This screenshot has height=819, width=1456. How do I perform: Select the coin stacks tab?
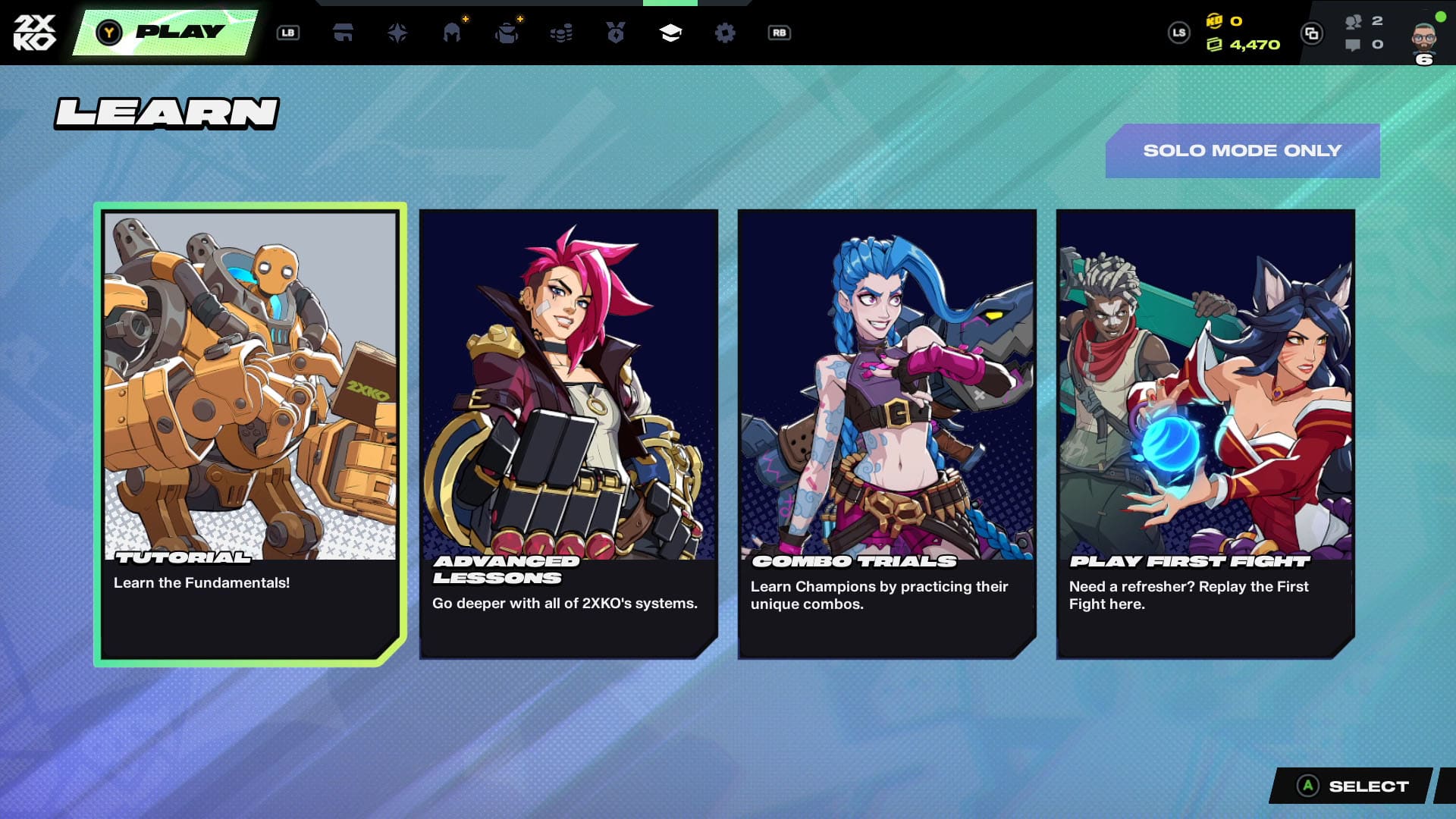pos(561,33)
